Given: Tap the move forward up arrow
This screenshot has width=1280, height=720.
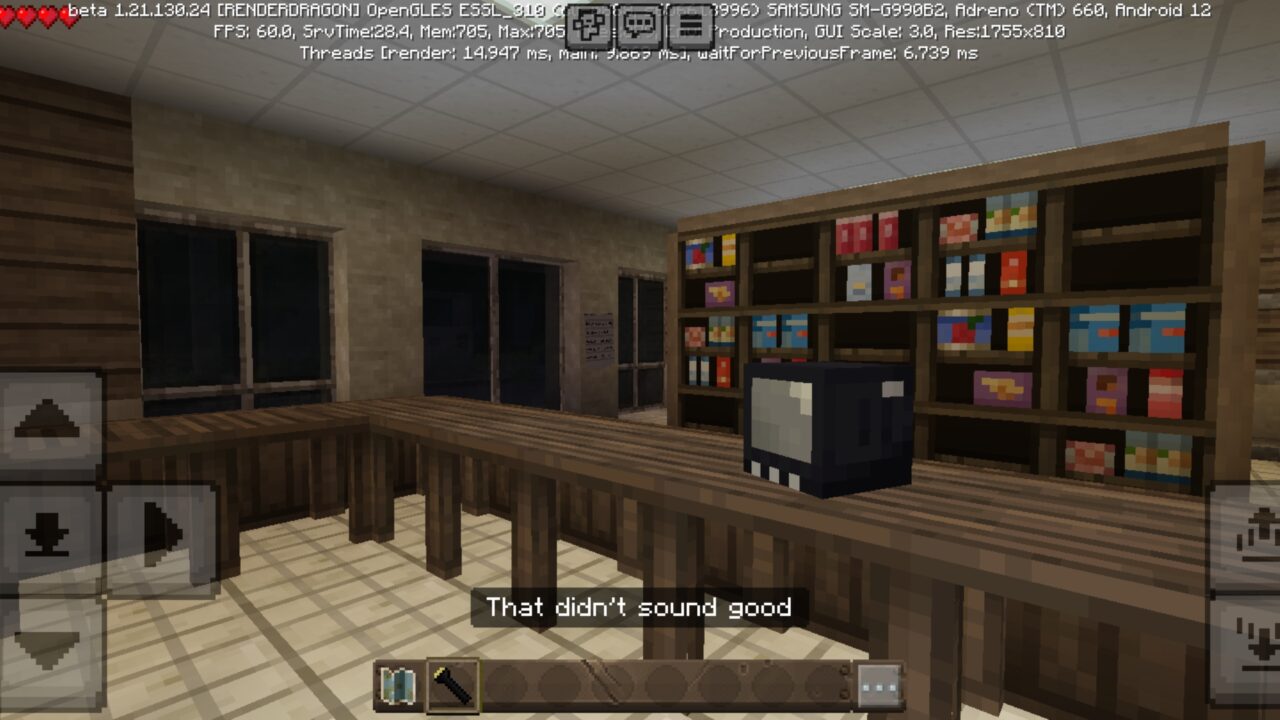Looking at the screenshot, I should pos(48,418).
